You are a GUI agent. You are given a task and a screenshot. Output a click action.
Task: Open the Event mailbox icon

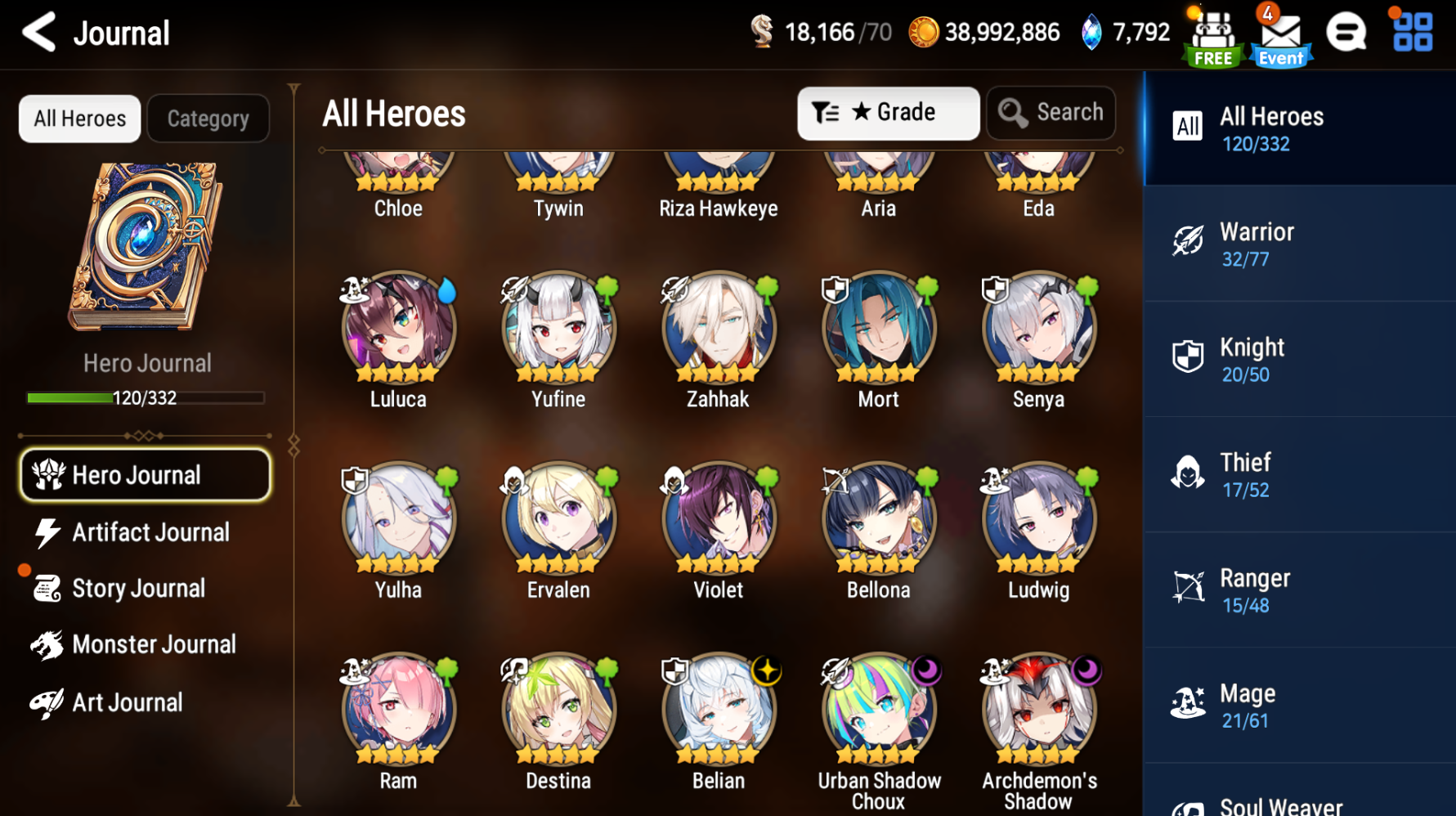tap(1279, 34)
